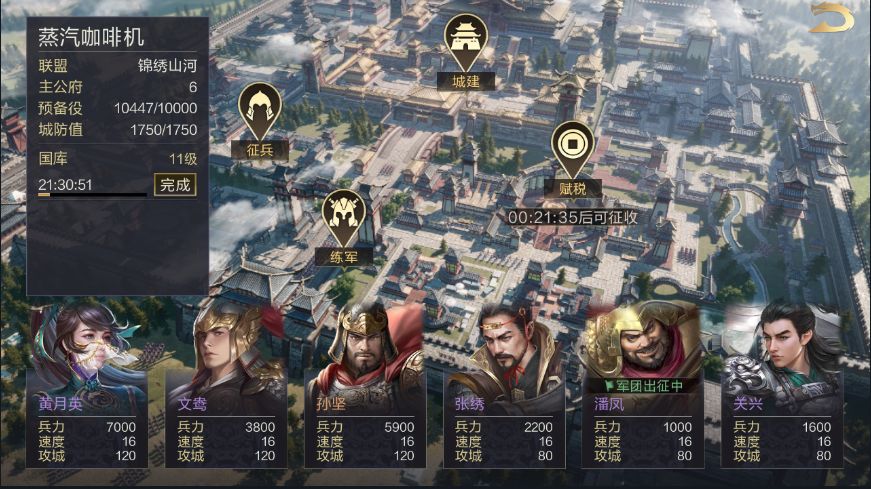Choose the 关兴 general card
This screenshot has width=871, height=489.
click(781, 390)
